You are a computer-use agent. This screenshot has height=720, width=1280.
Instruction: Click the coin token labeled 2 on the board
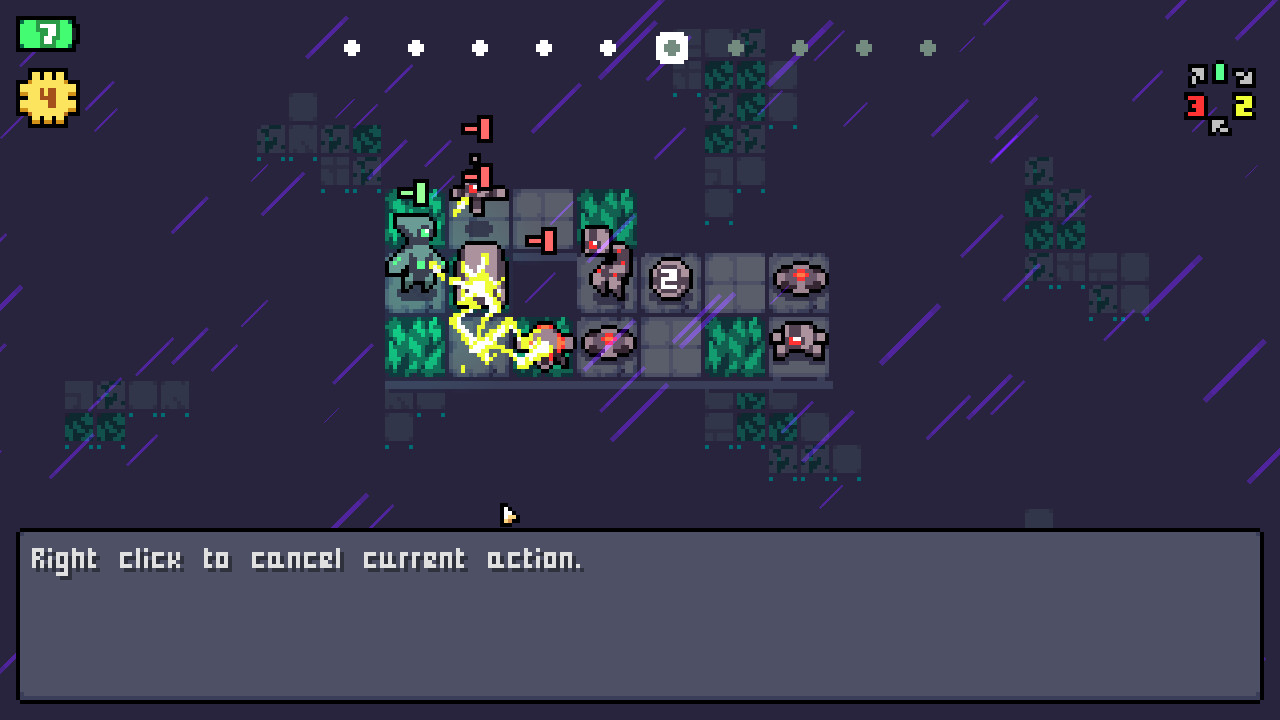tap(670, 279)
